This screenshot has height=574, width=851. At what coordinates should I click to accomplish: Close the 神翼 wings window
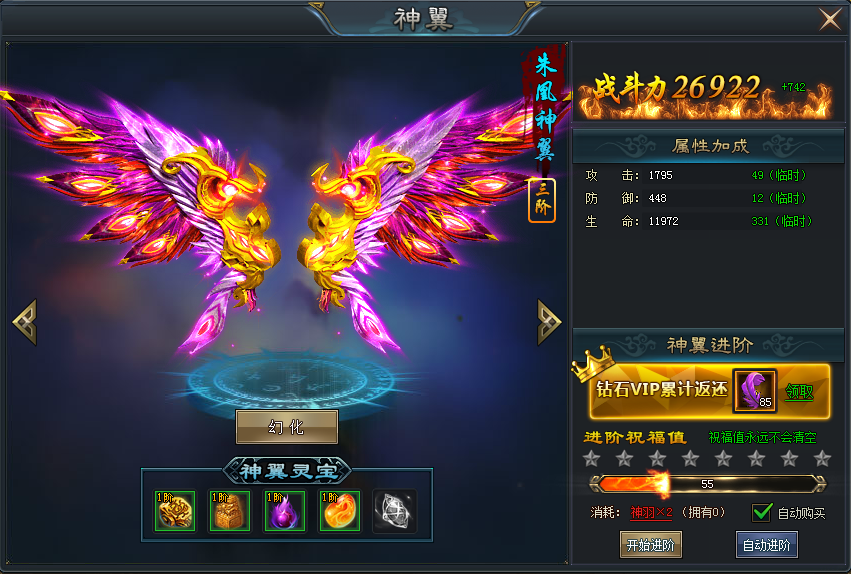(x=829, y=20)
